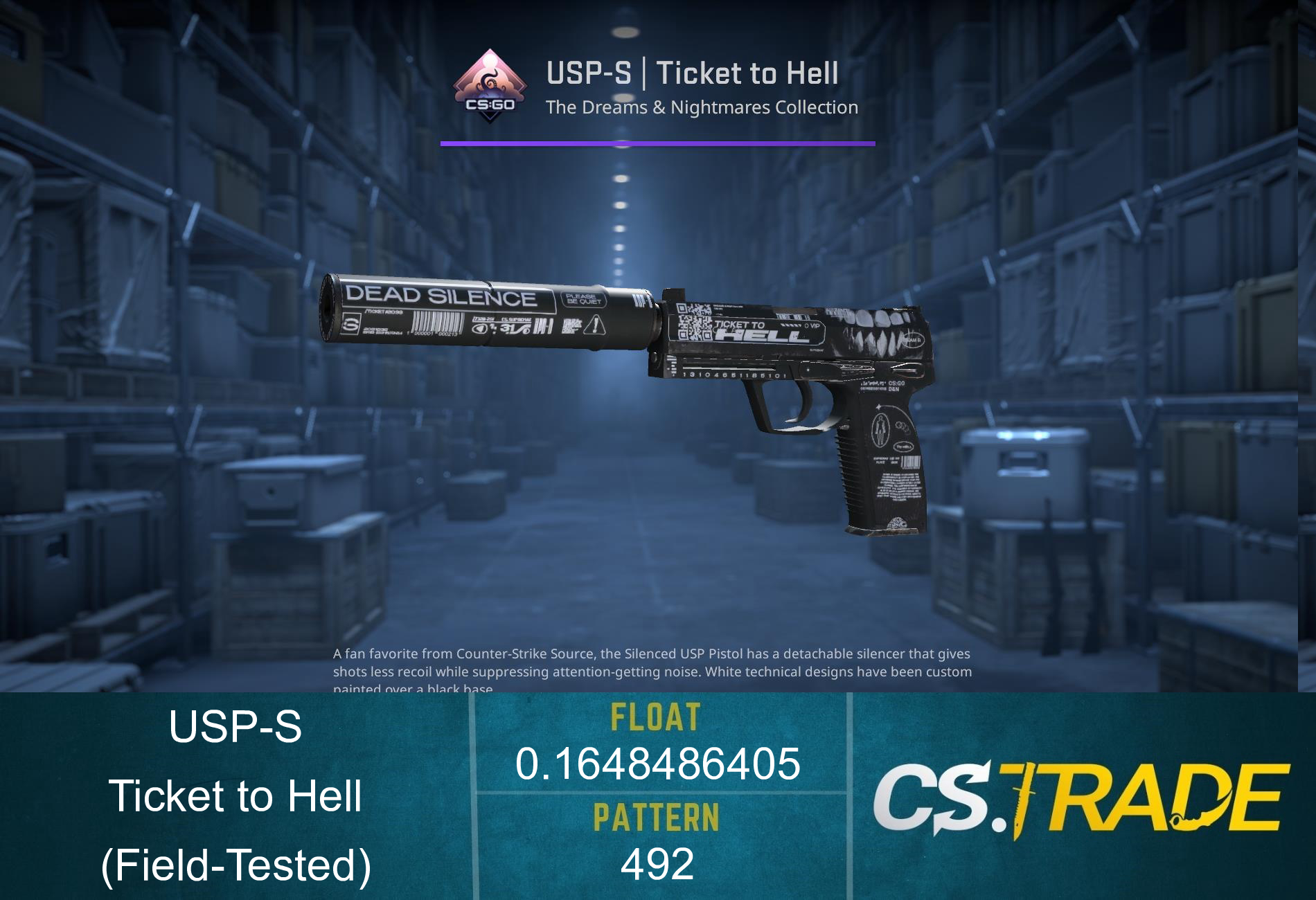Click the purple divider bar under the title
The width and height of the screenshot is (1316, 900).
(x=657, y=143)
